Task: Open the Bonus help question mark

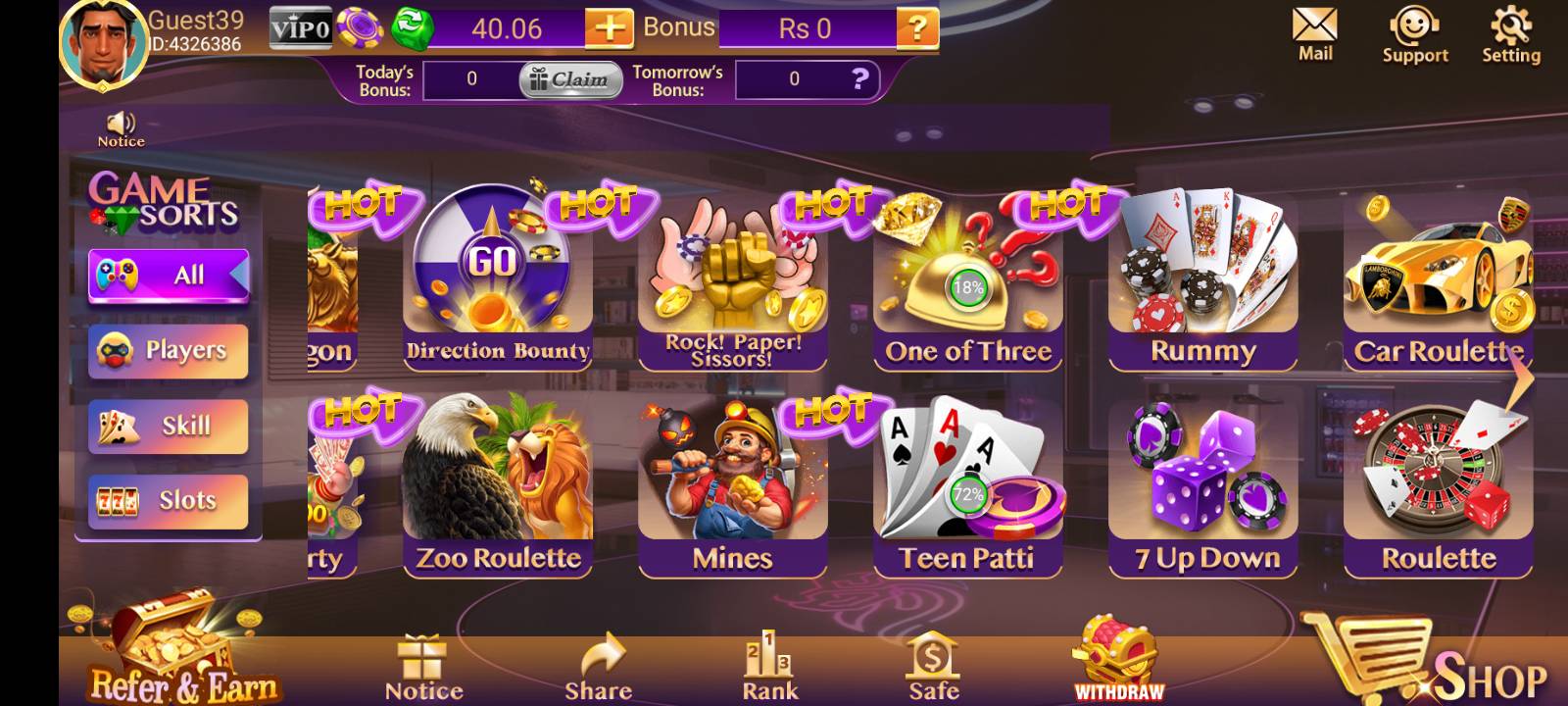Action: tap(919, 28)
